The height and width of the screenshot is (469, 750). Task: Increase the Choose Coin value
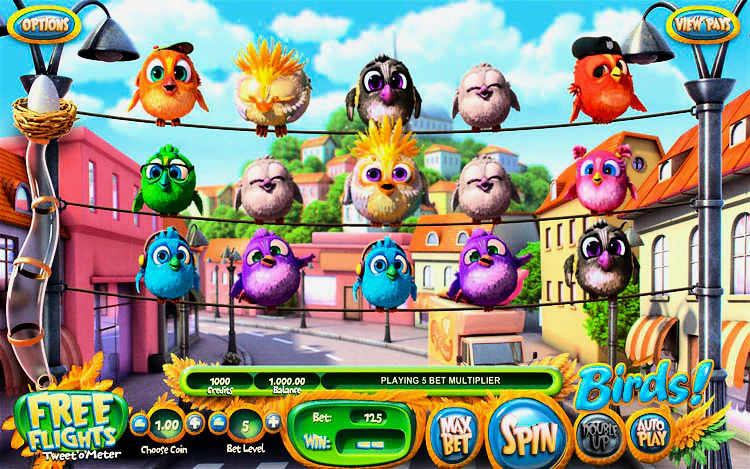click(195, 422)
